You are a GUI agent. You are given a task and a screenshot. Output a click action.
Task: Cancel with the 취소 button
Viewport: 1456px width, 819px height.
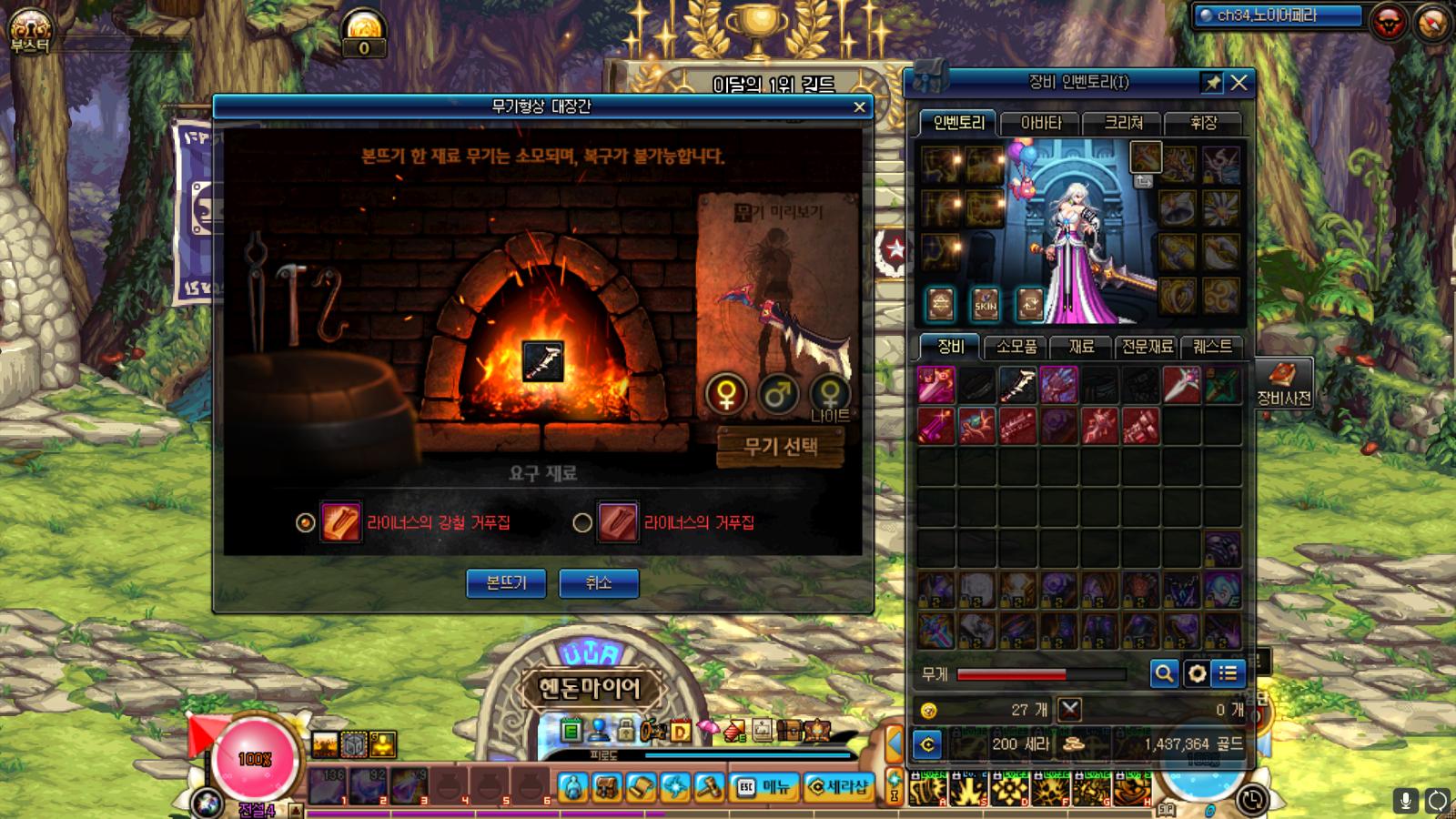click(598, 583)
